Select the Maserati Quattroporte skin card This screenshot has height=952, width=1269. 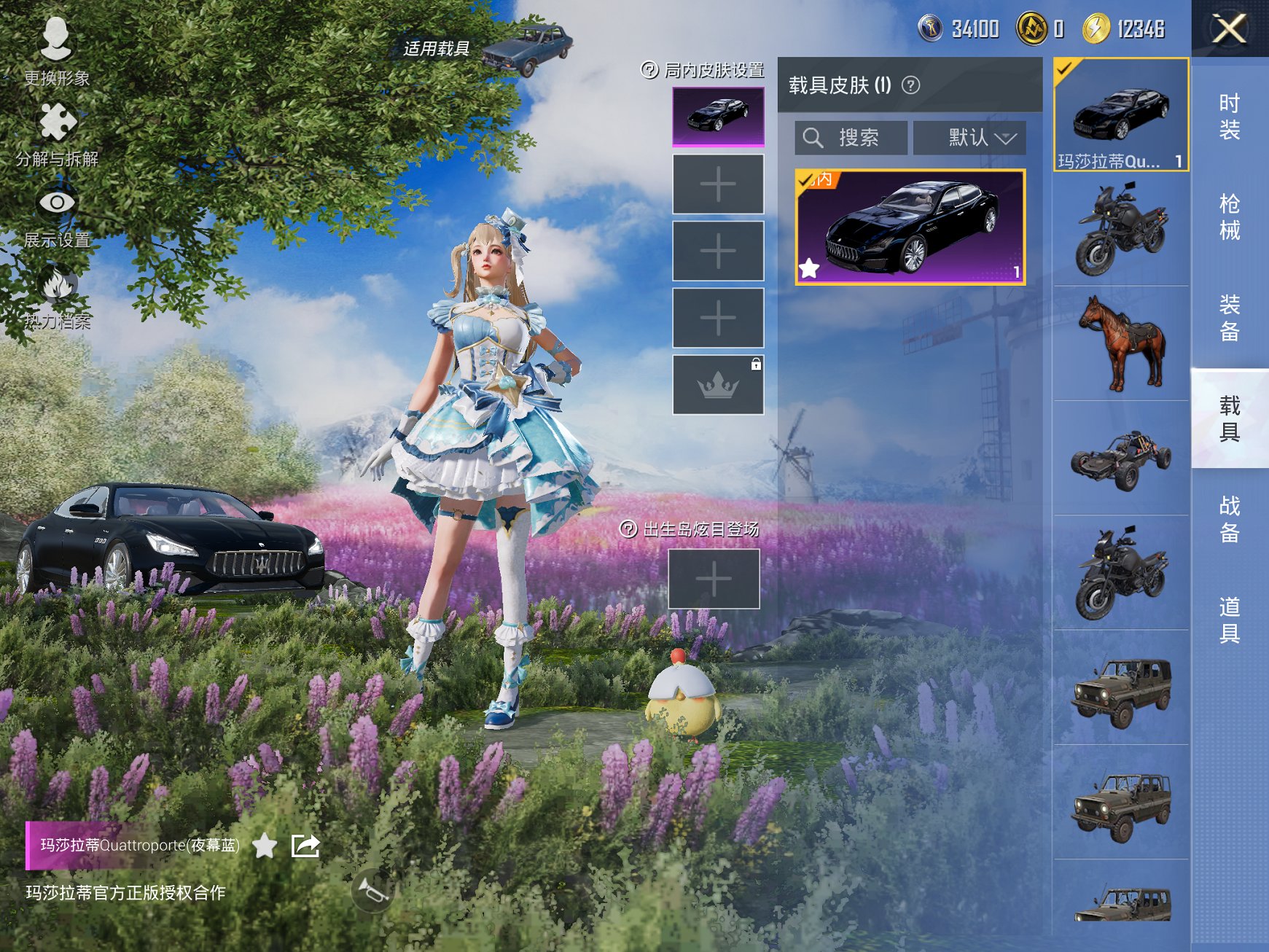click(x=910, y=227)
